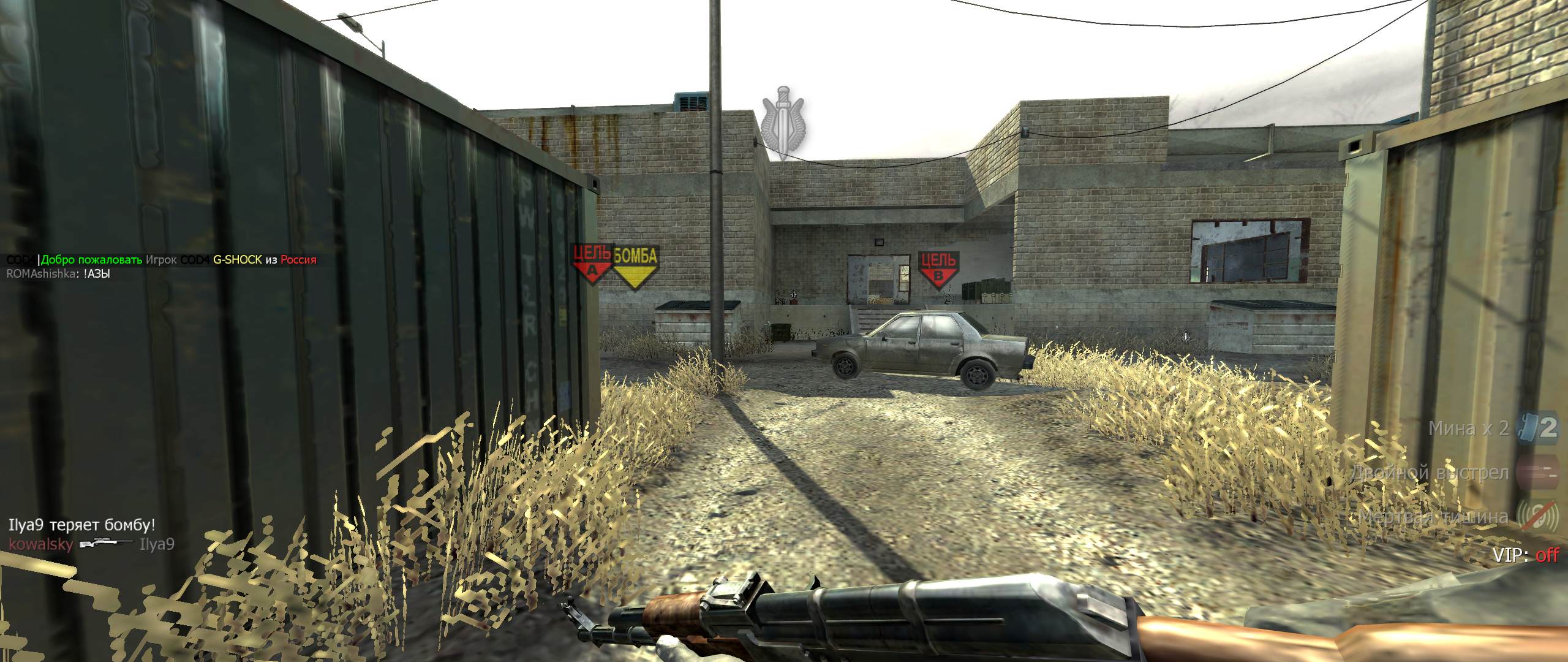Select the yellow БОМБА marker
Image resolution: width=1568 pixels, height=662 pixels.
tap(635, 266)
